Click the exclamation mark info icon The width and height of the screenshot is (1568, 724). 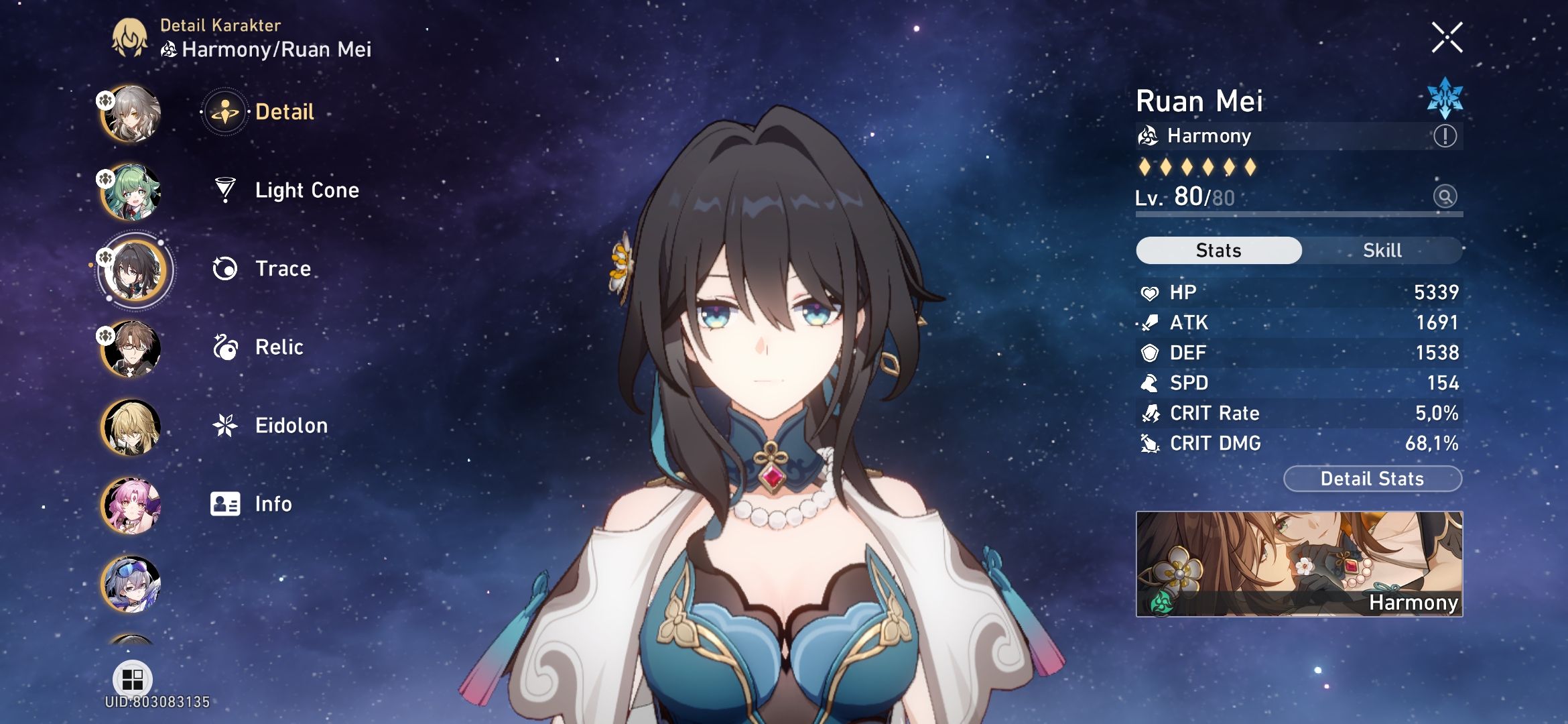[x=1446, y=135]
